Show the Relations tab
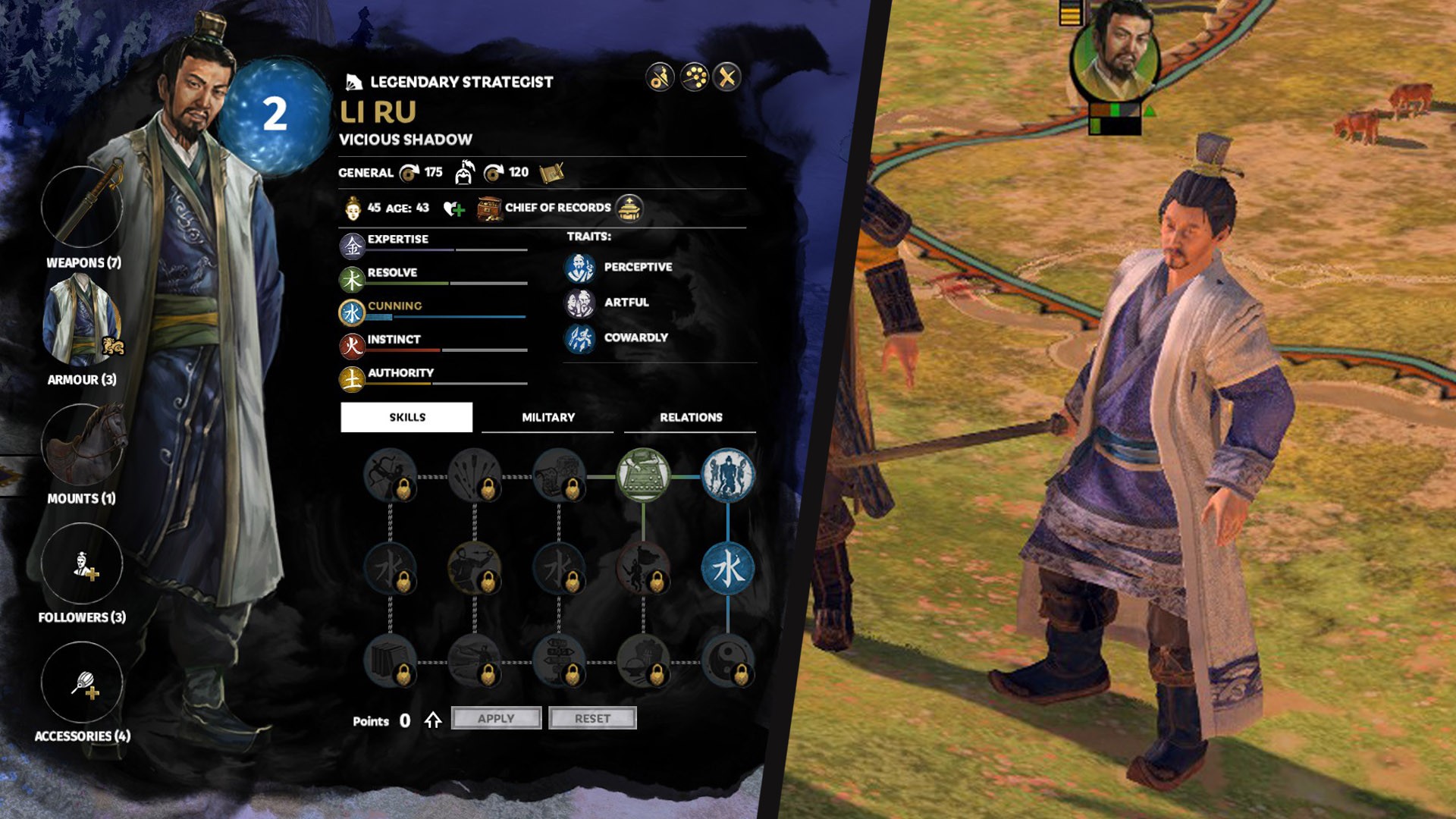Viewport: 1456px width, 819px height. (690, 417)
